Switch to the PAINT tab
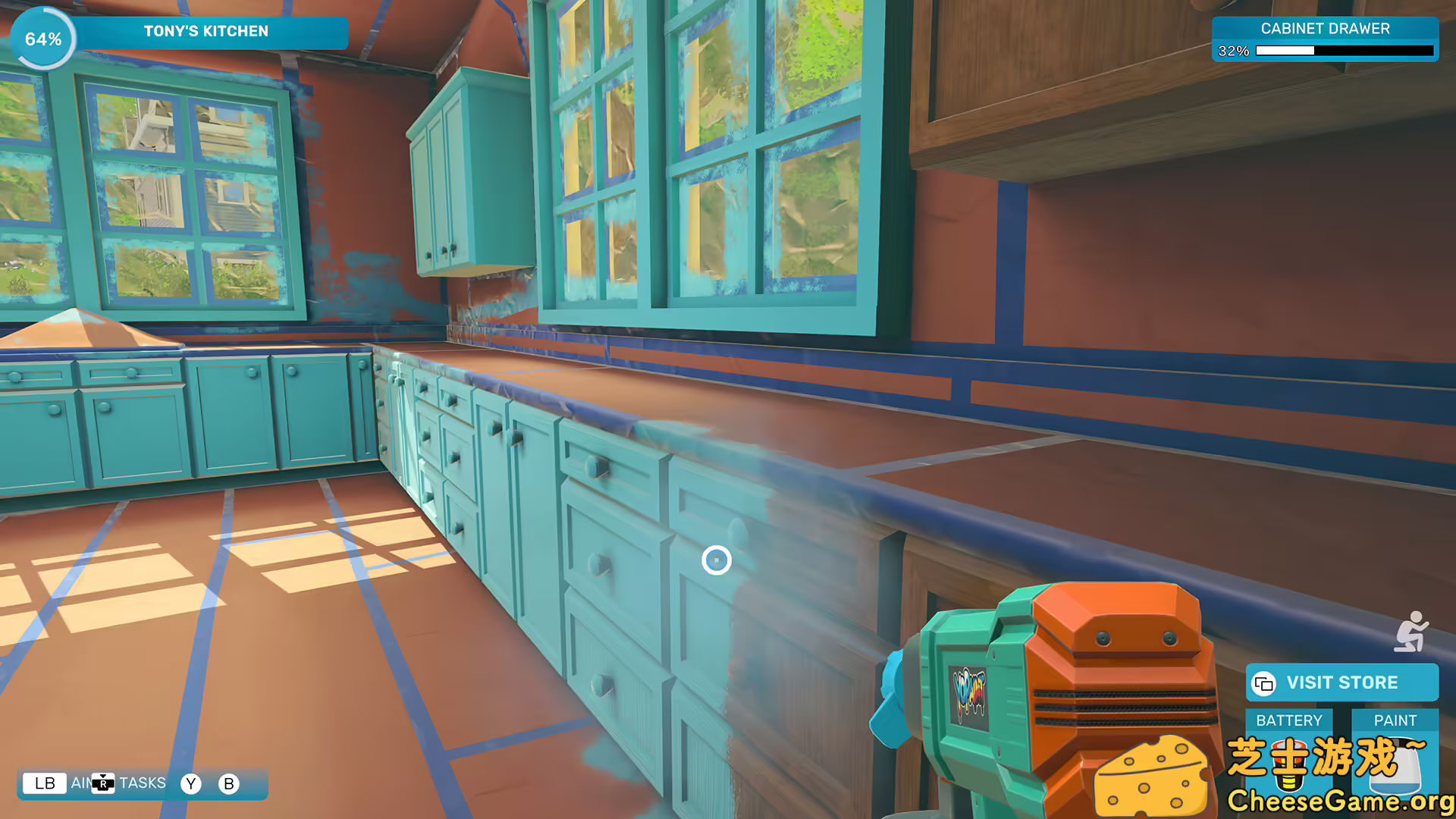This screenshot has width=1456, height=819. [1396, 720]
